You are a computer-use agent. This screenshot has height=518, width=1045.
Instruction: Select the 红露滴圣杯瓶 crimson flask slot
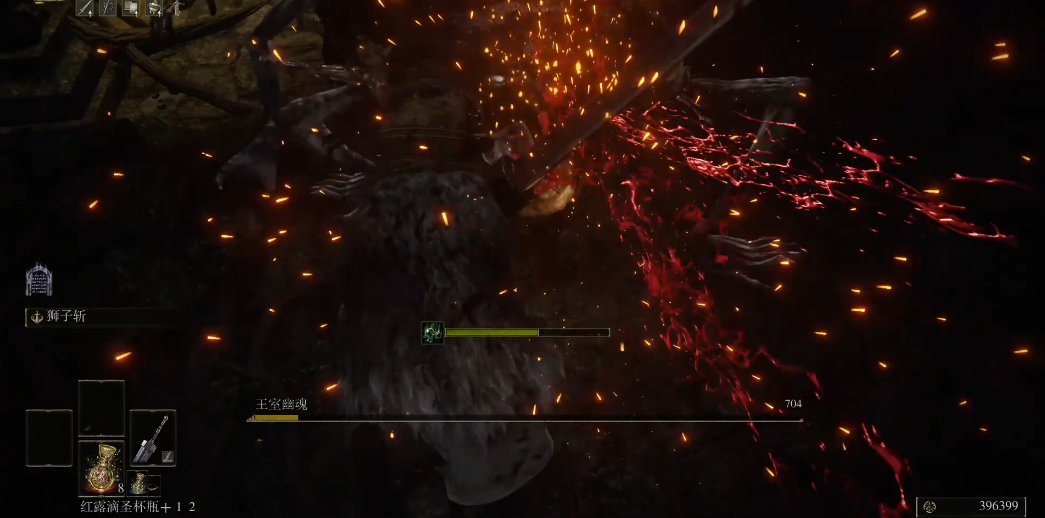pos(101,468)
